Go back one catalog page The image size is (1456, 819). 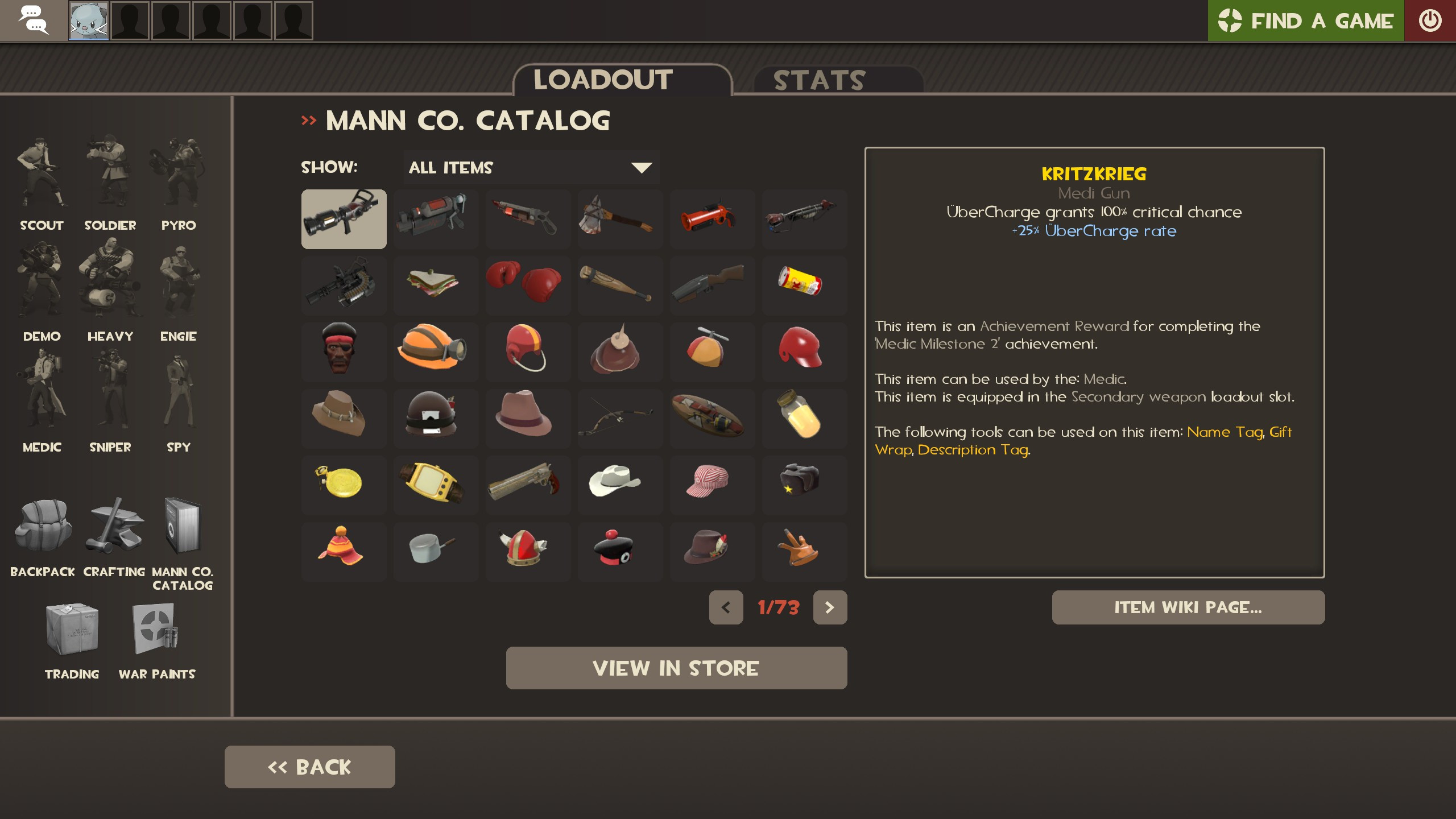click(726, 607)
